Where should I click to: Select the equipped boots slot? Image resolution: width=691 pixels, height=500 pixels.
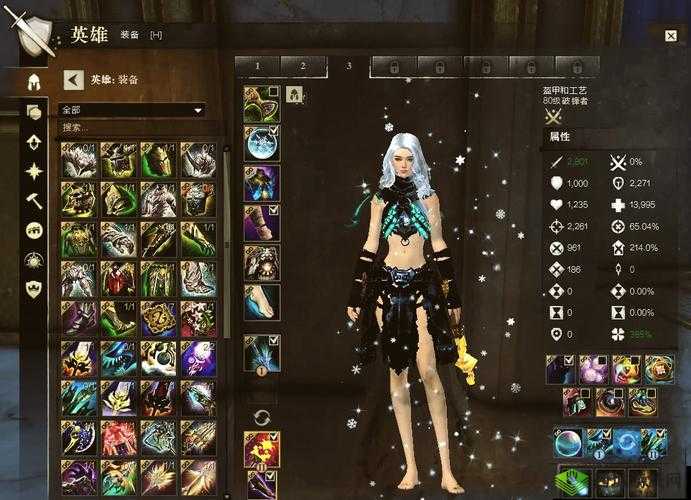(x=261, y=301)
